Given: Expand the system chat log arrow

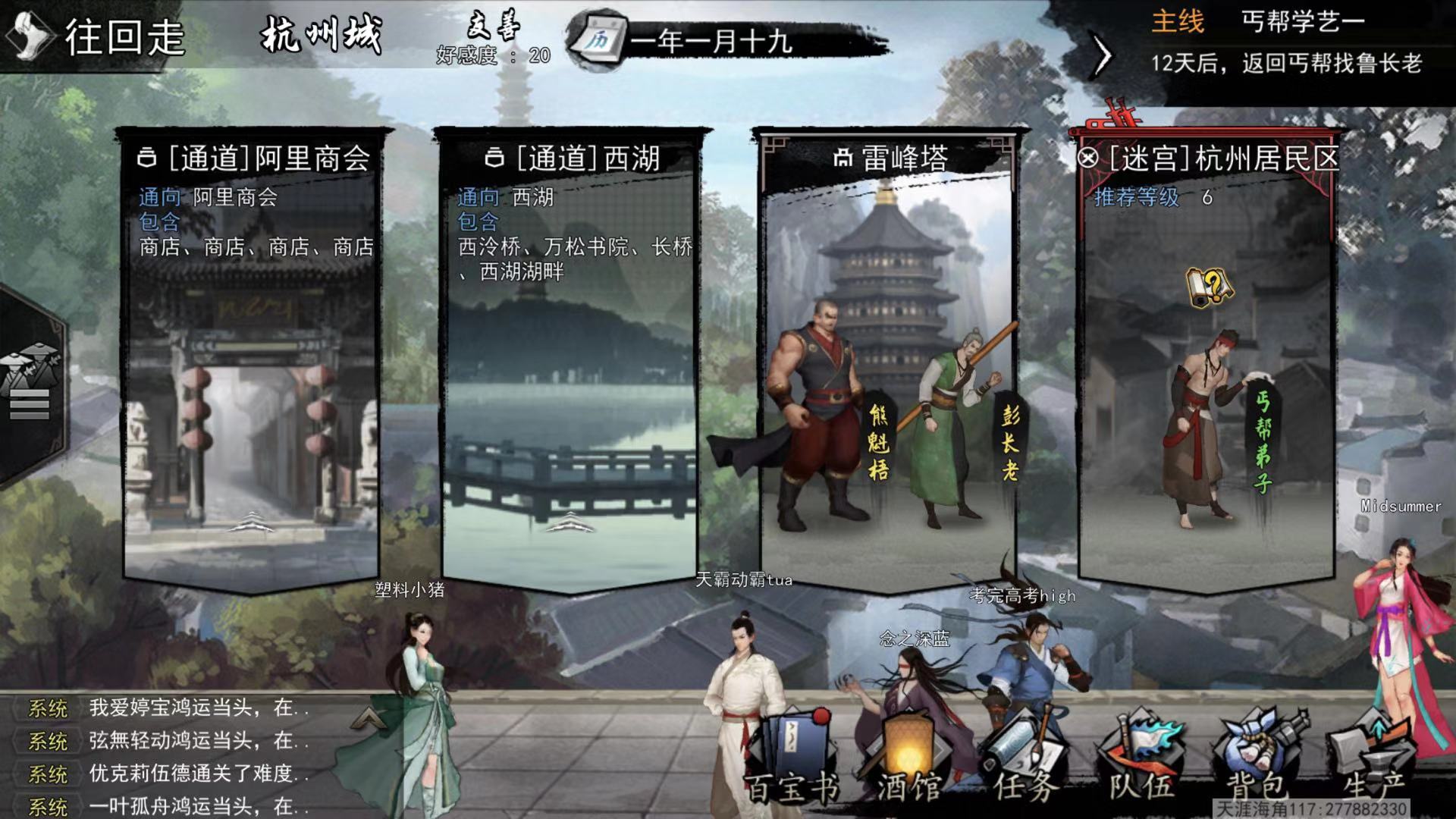Looking at the screenshot, I should tap(367, 717).
